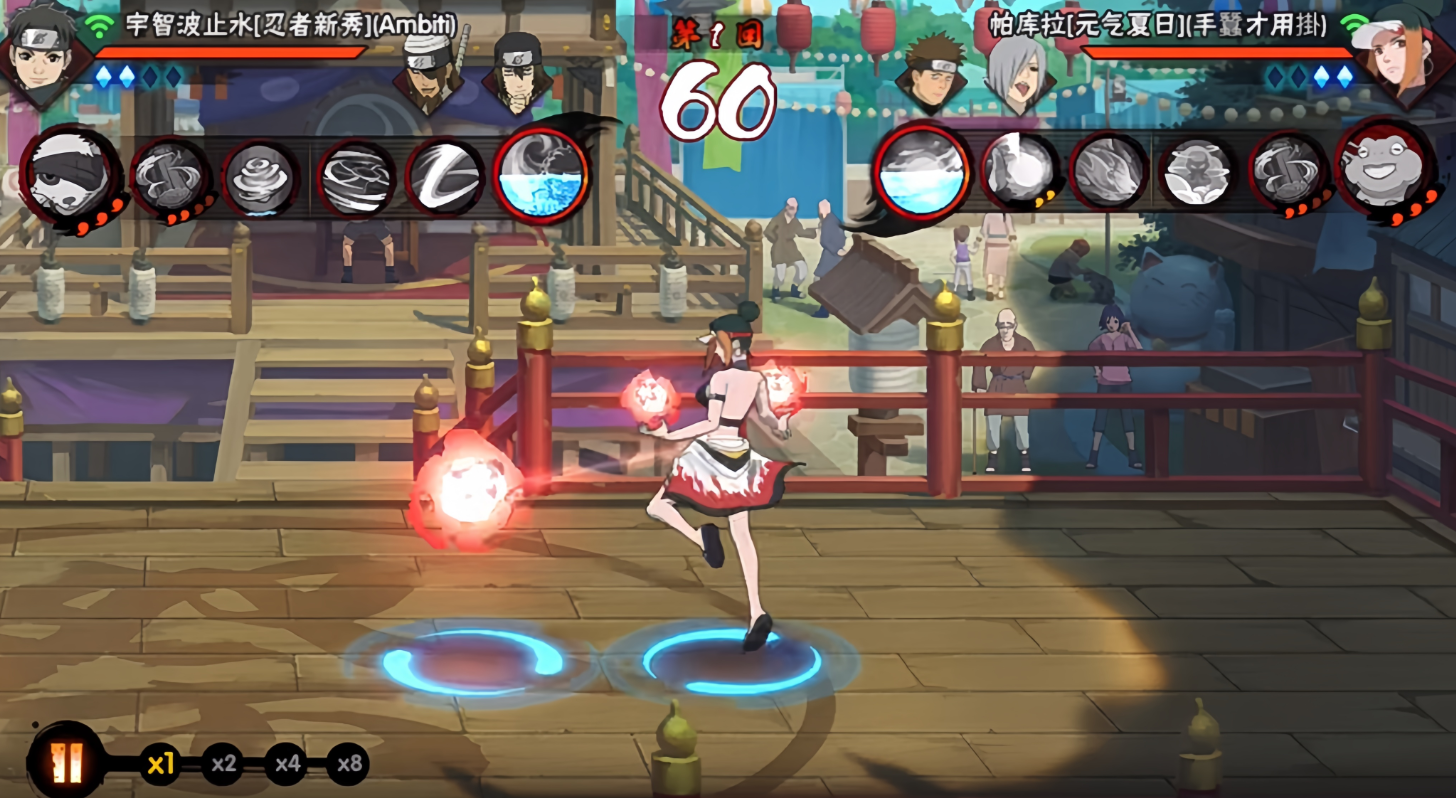
Task: Set playback speed to x1
Action: (160, 765)
